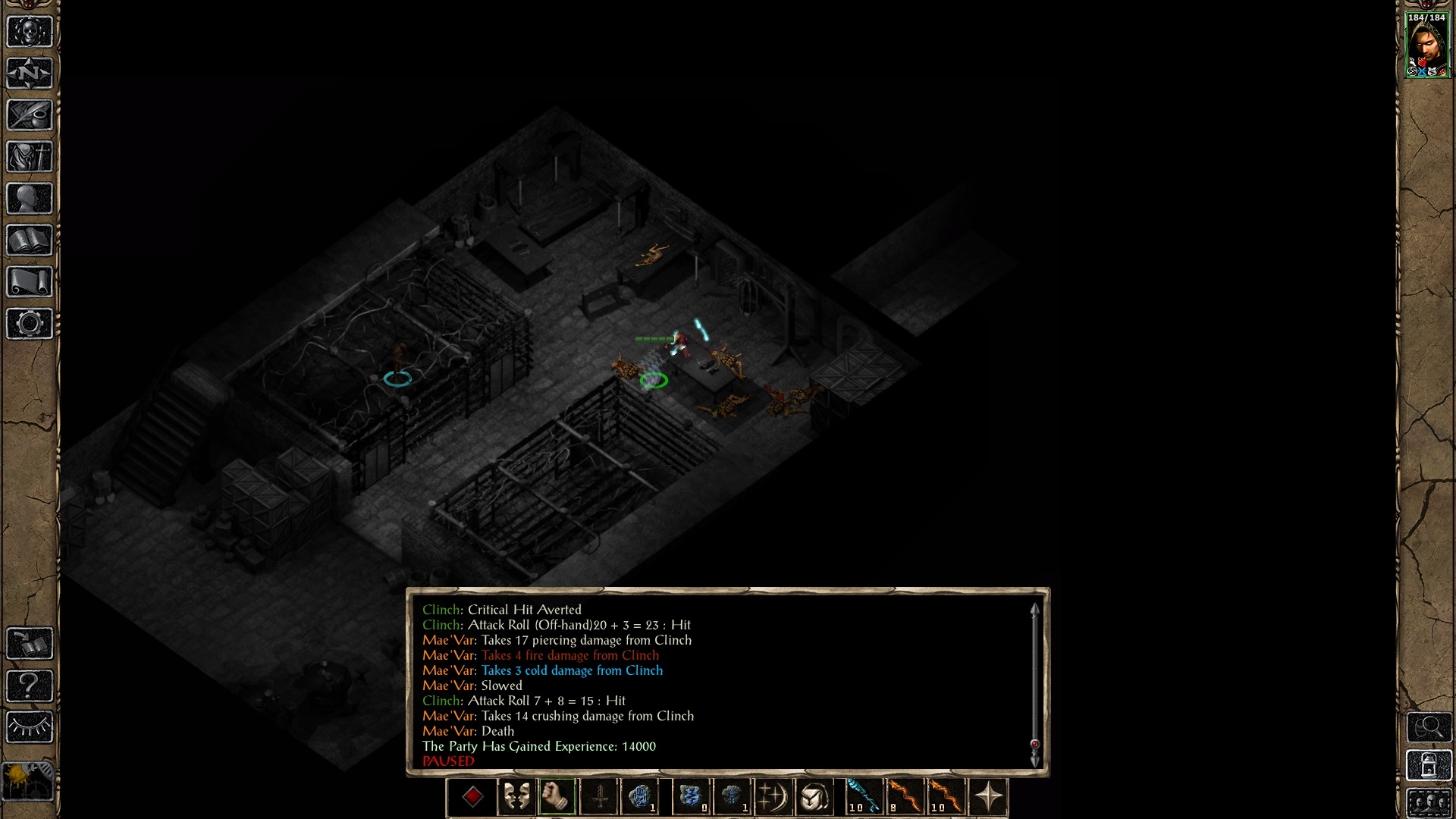Click the lantern button
Viewport: 1456px width, 819px height.
coord(1429,766)
